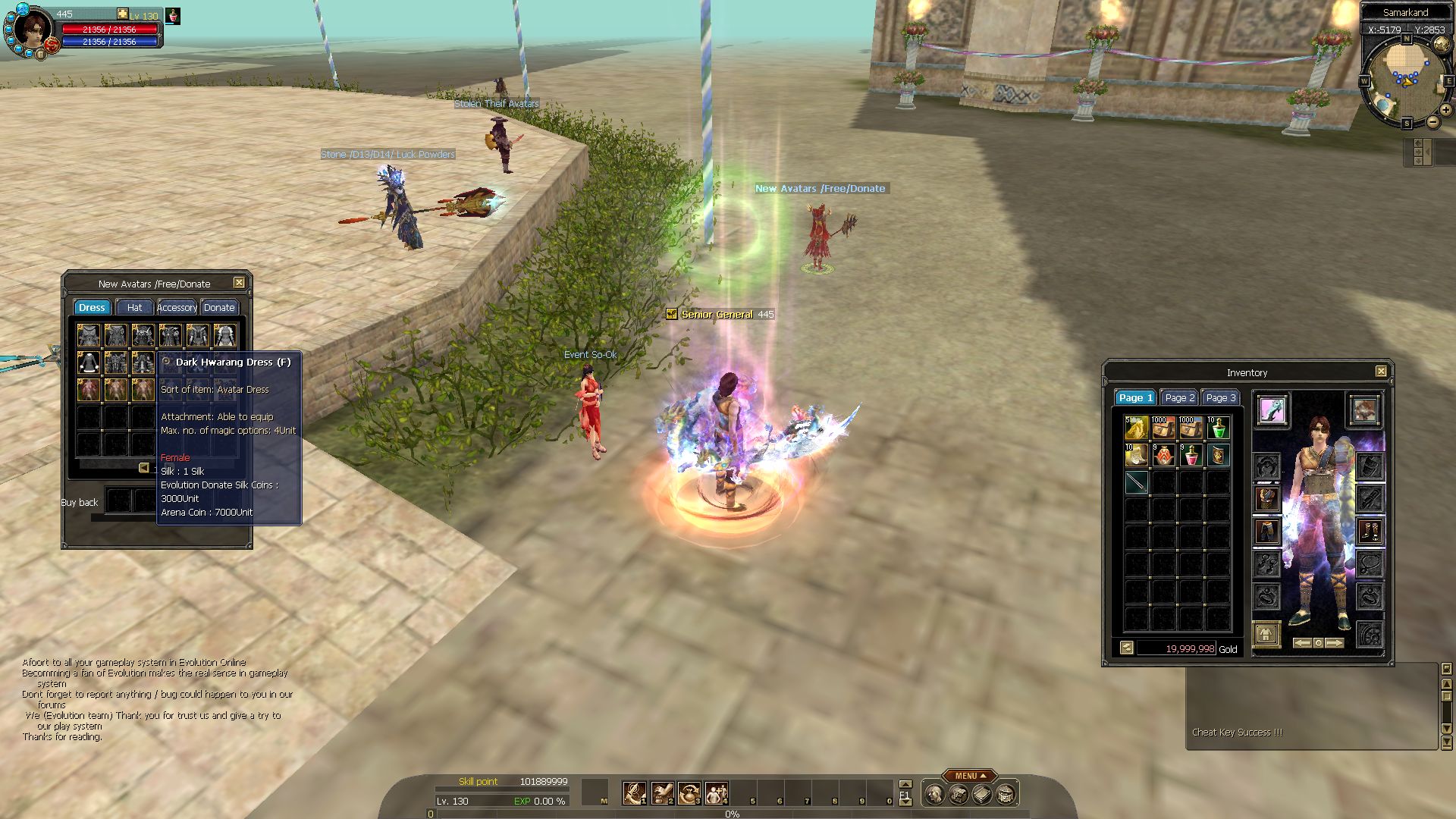
Task: Open the Accessory shop tab
Action: pyautogui.click(x=177, y=307)
